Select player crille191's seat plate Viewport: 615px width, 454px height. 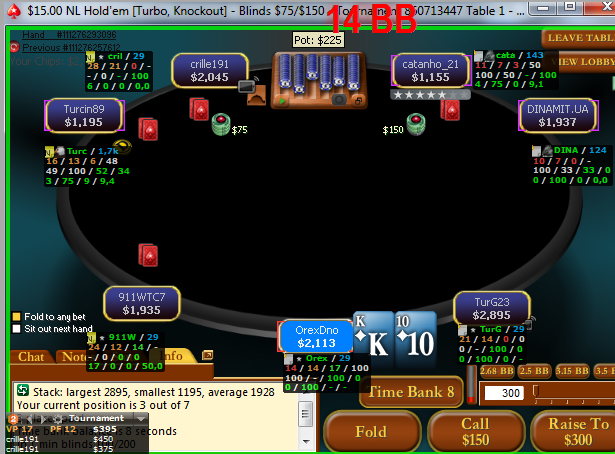(x=210, y=72)
